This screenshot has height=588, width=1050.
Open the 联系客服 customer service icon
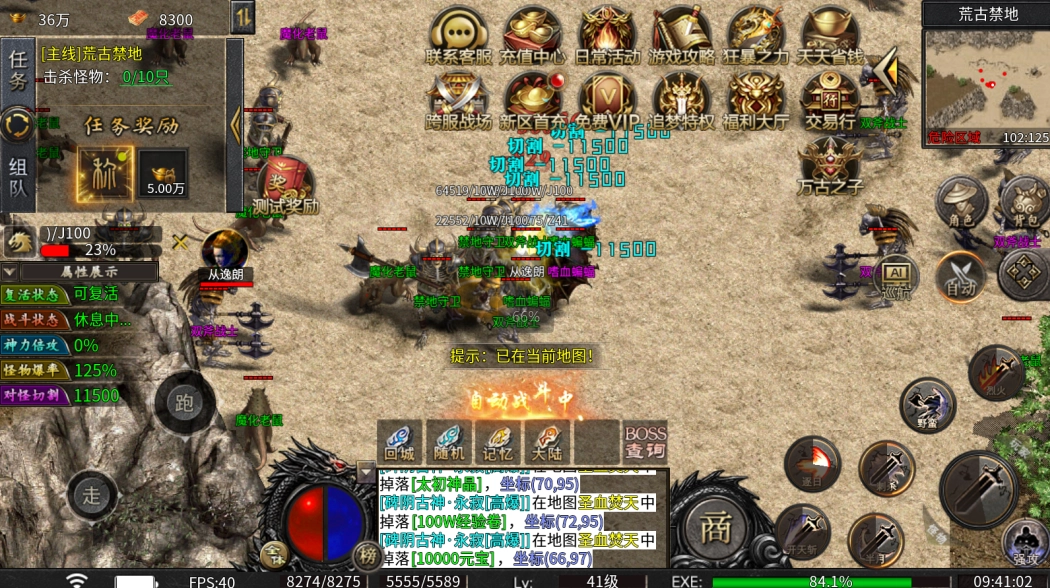pos(459,36)
